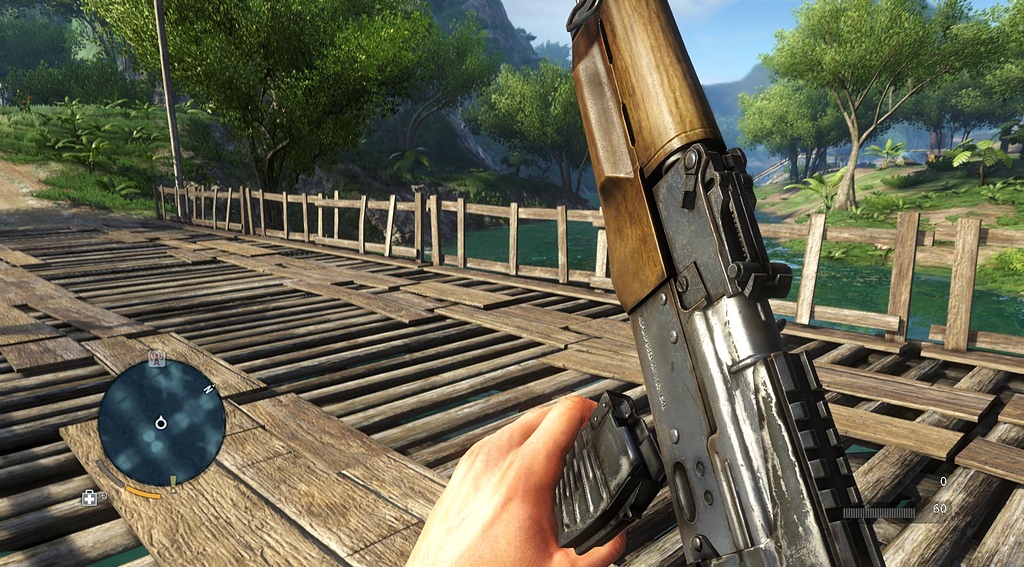The height and width of the screenshot is (567, 1024).
Task: Click the player arrow in minimap center
Action: (160, 423)
